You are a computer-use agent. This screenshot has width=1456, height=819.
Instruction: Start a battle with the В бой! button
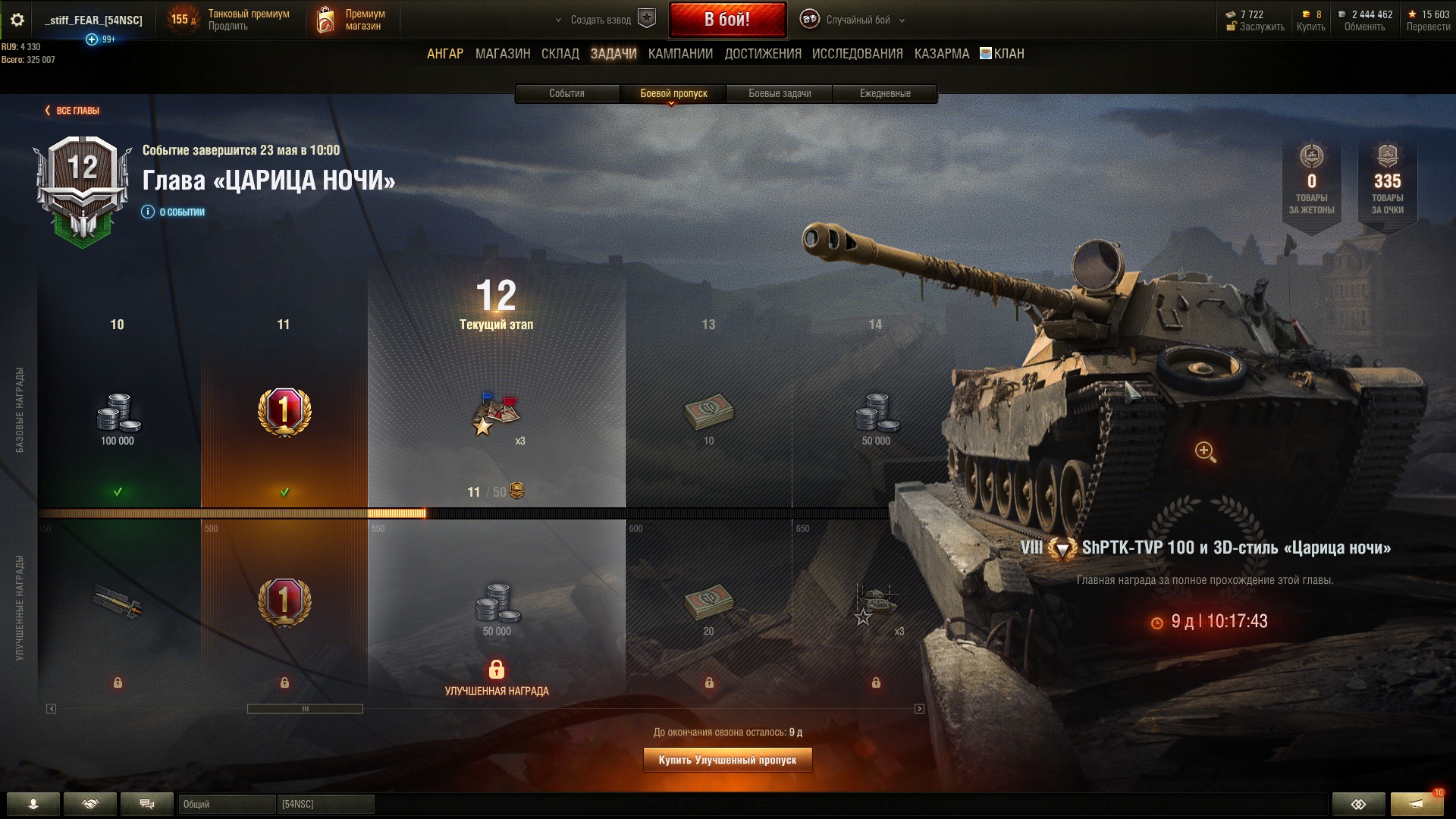pos(726,20)
